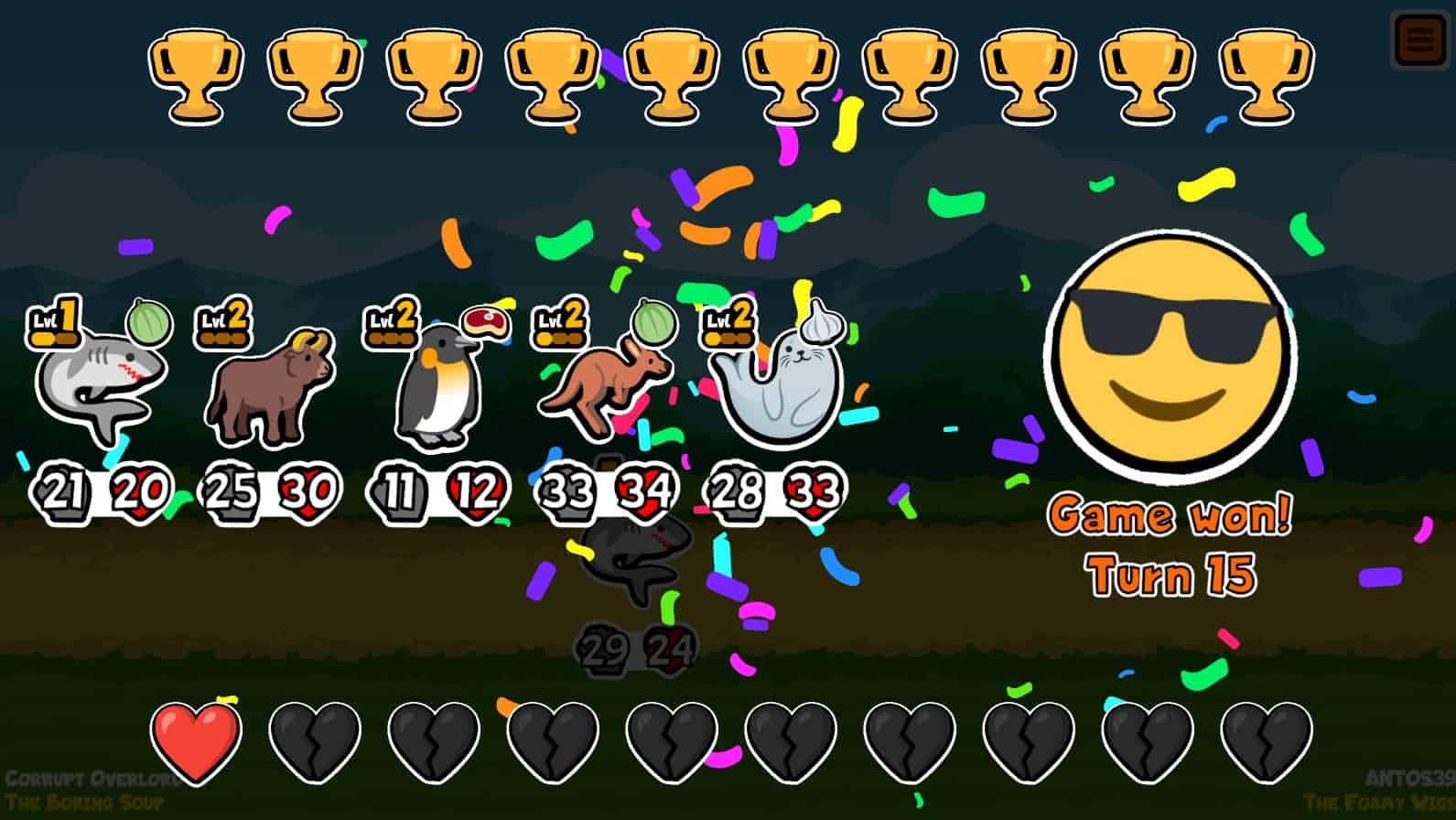Open the hamburger menu top right

(x=1418, y=38)
